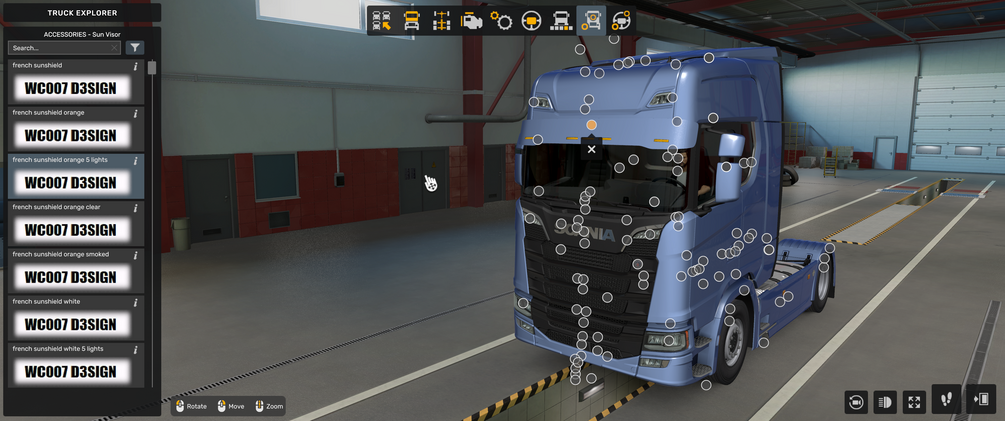This screenshot has width=1005, height=421.
Task: Reset the camera view
Action: click(x=856, y=402)
